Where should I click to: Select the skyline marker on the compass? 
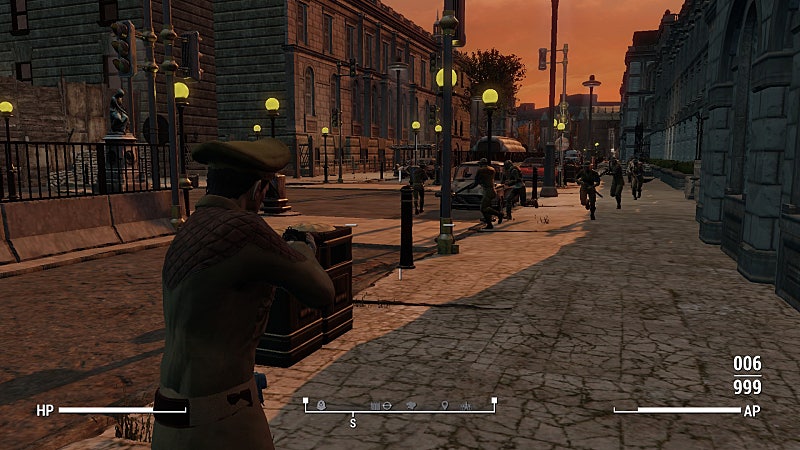[465, 406]
